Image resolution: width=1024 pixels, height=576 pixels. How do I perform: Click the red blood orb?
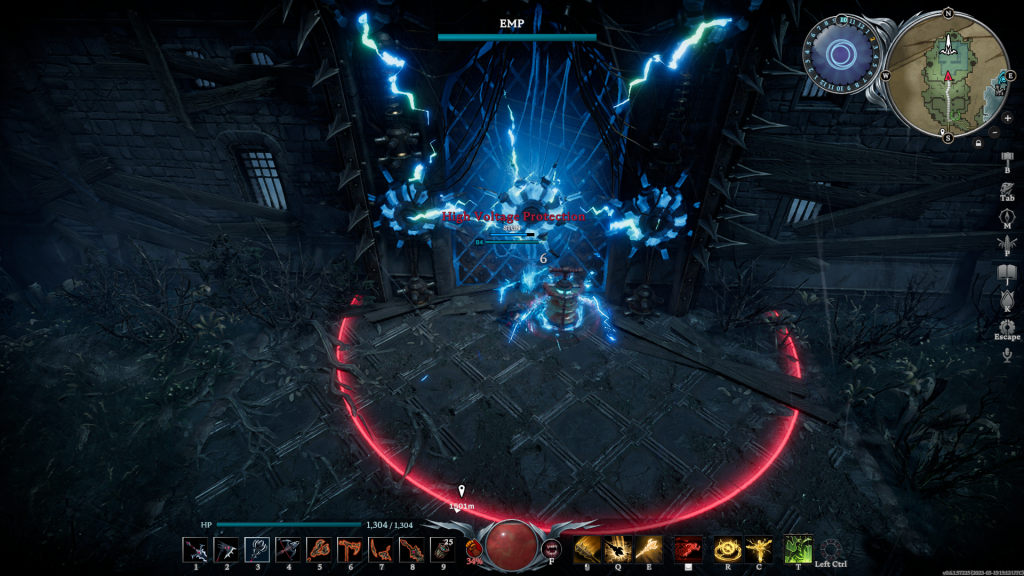[x=511, y=543]
